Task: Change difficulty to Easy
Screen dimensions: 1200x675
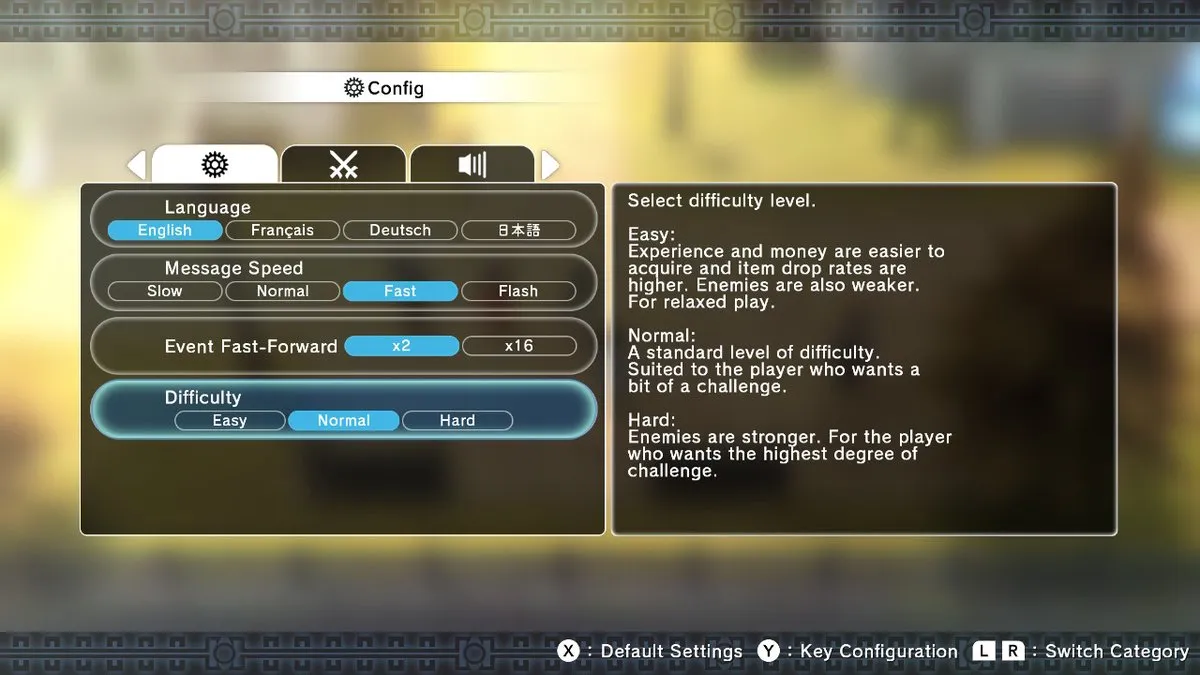Action: point(230,421)
